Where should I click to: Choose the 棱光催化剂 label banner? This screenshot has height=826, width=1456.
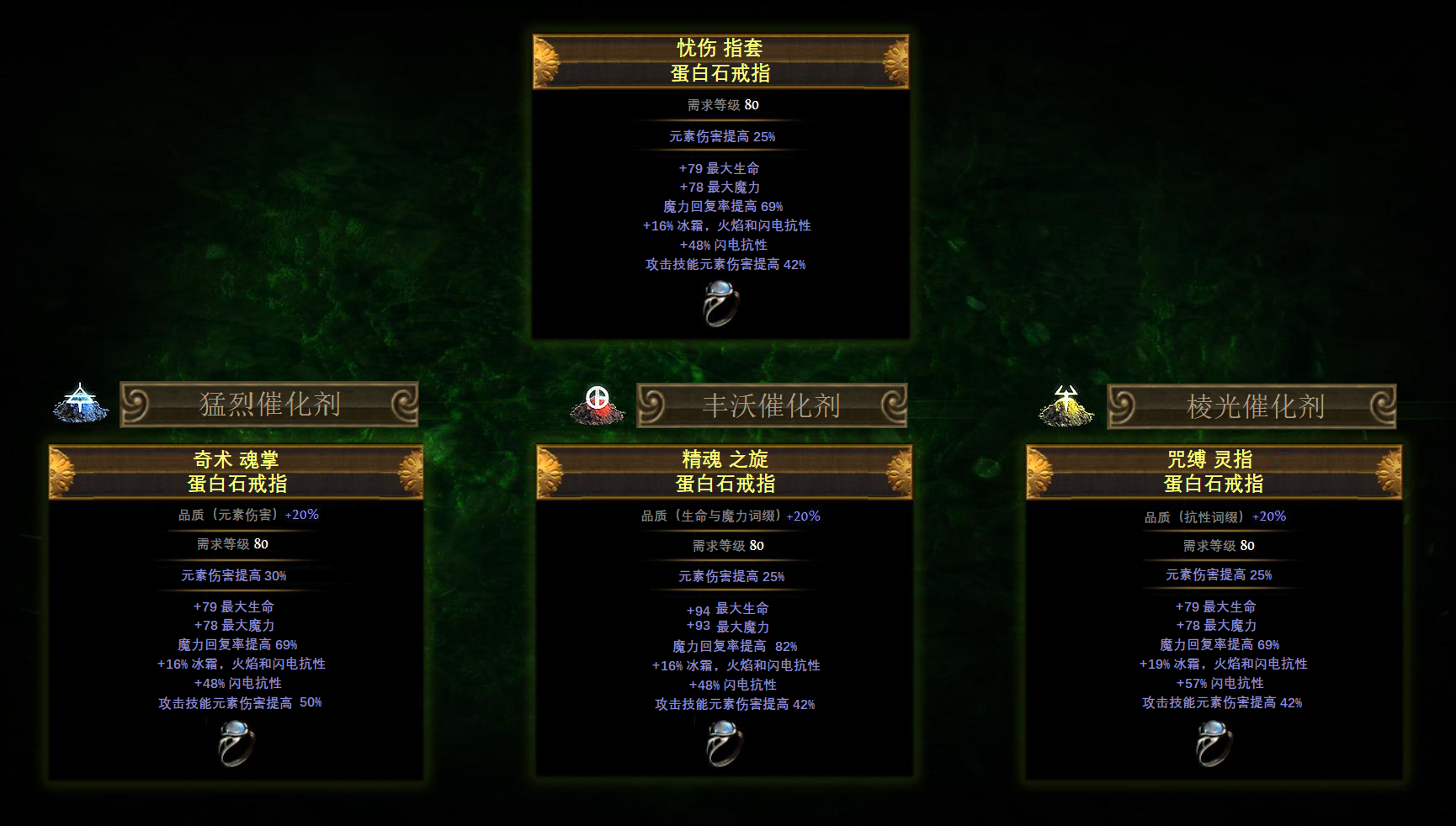point(1252,407)
